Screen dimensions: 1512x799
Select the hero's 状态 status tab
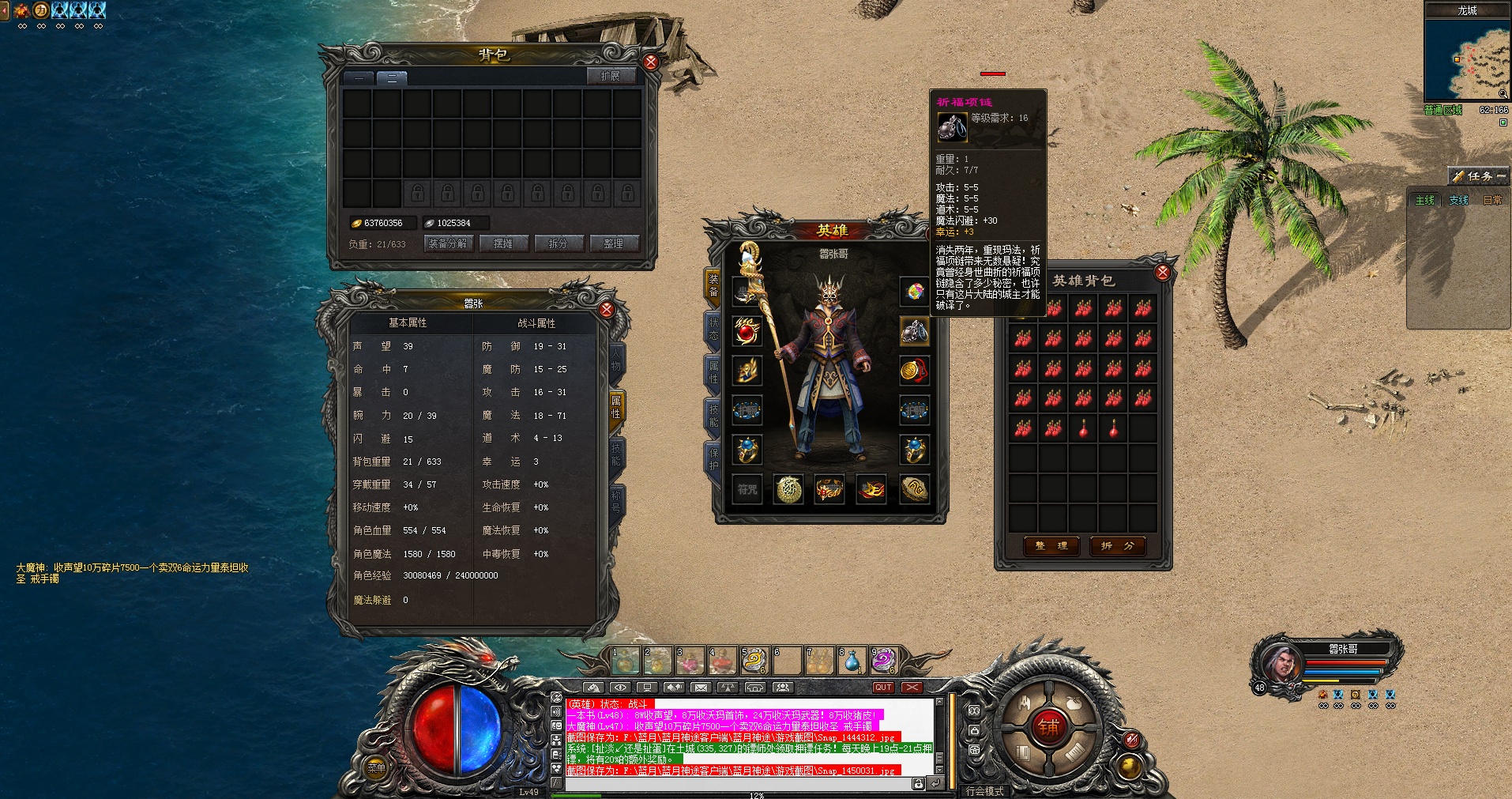[713, 329]
